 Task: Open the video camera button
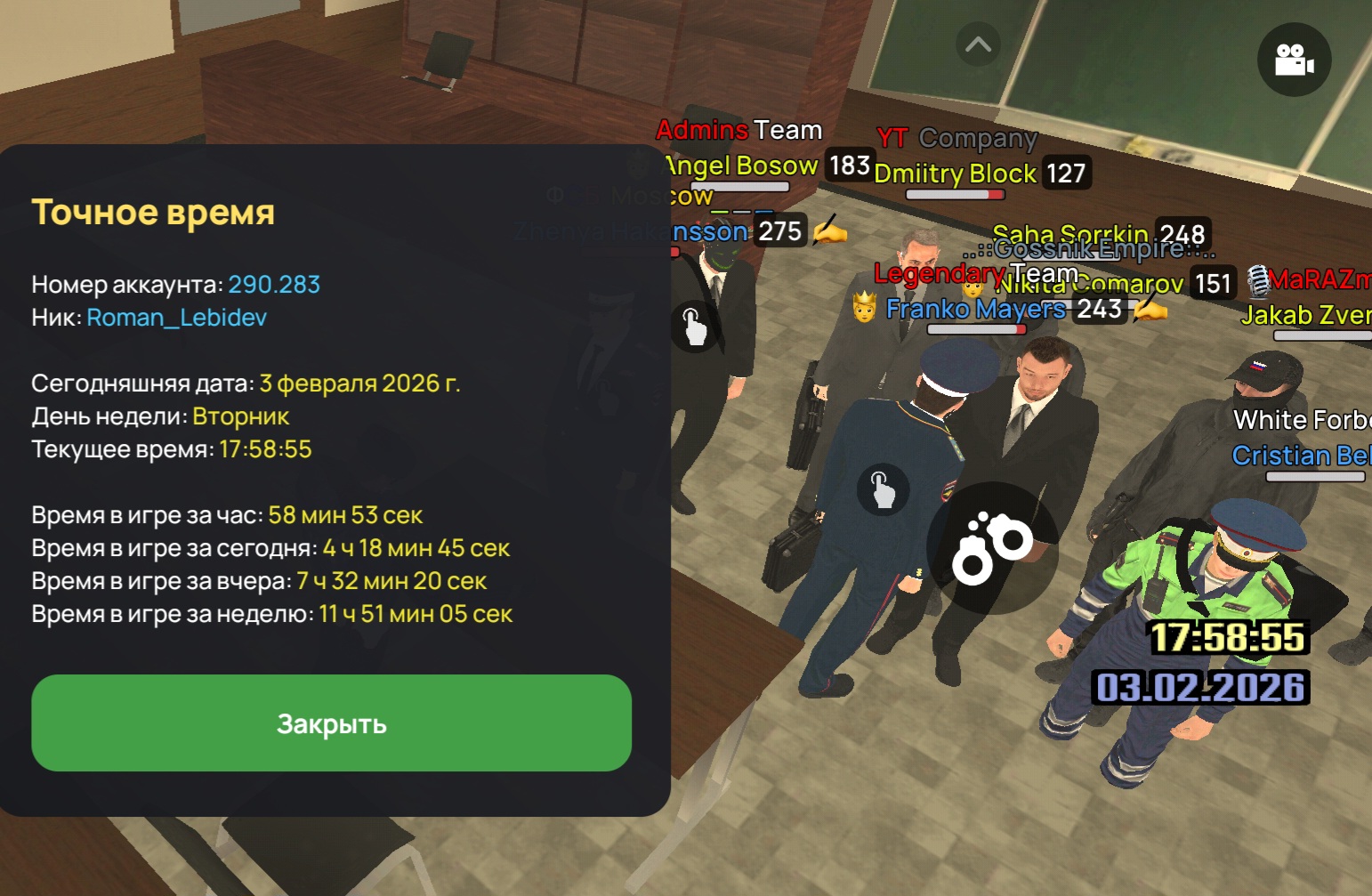pos(1294,60)
